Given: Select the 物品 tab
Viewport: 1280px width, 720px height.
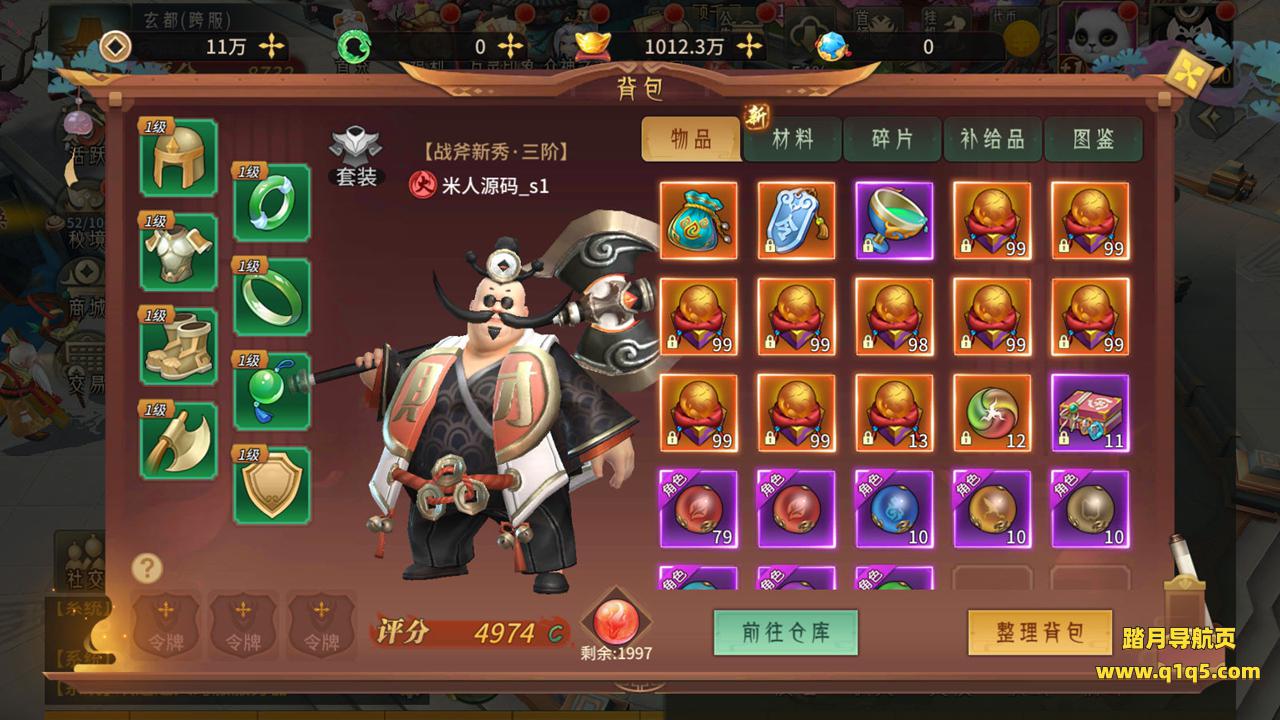Looking at the screenshot, I should click(x=691, y=140).
